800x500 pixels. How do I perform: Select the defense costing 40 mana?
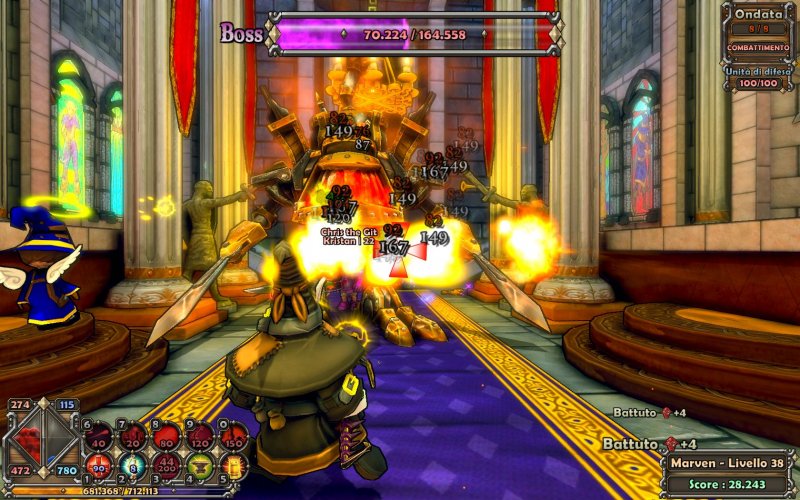(x=99, y=436)
